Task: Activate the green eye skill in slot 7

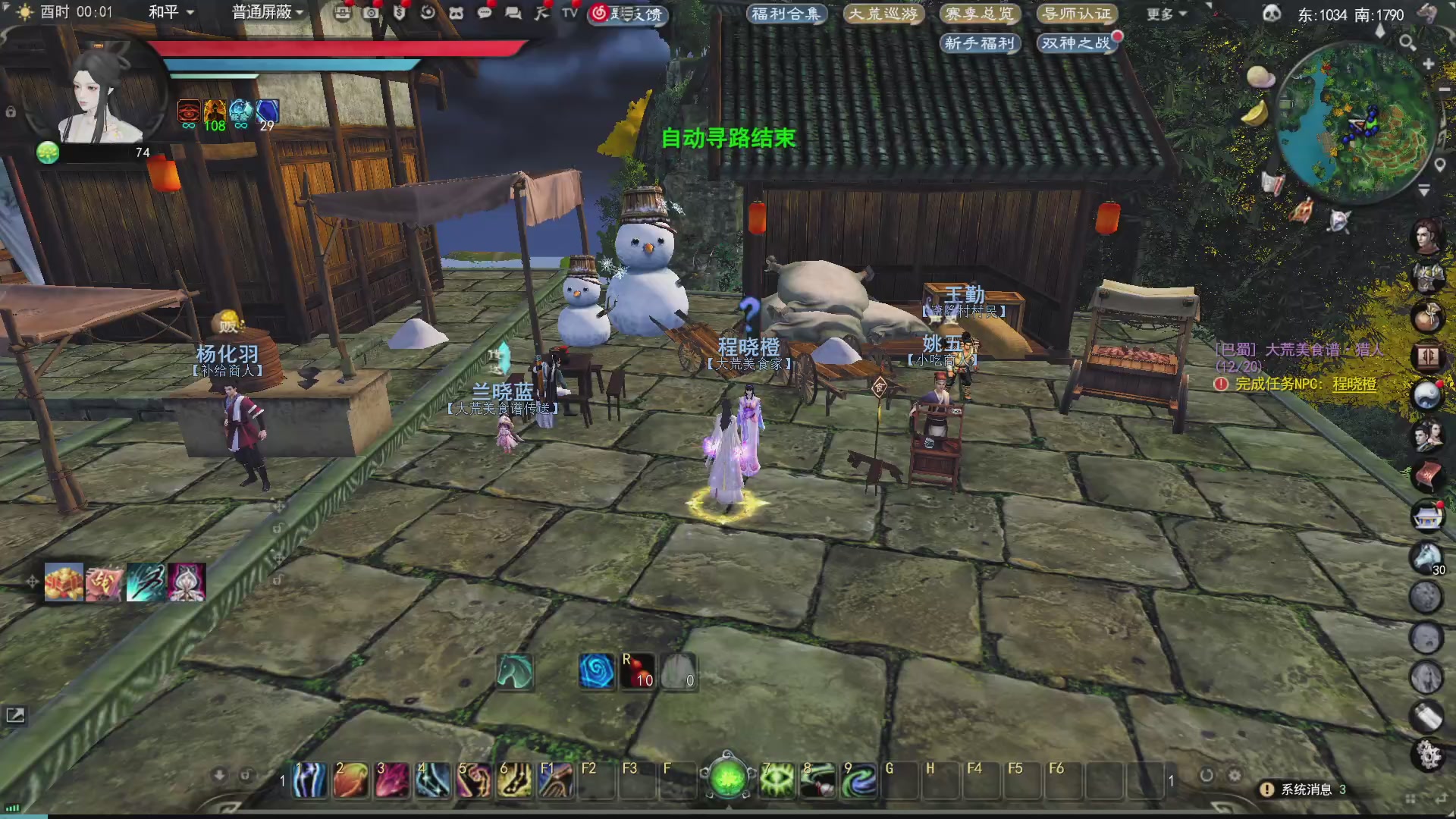Action: 777,780
